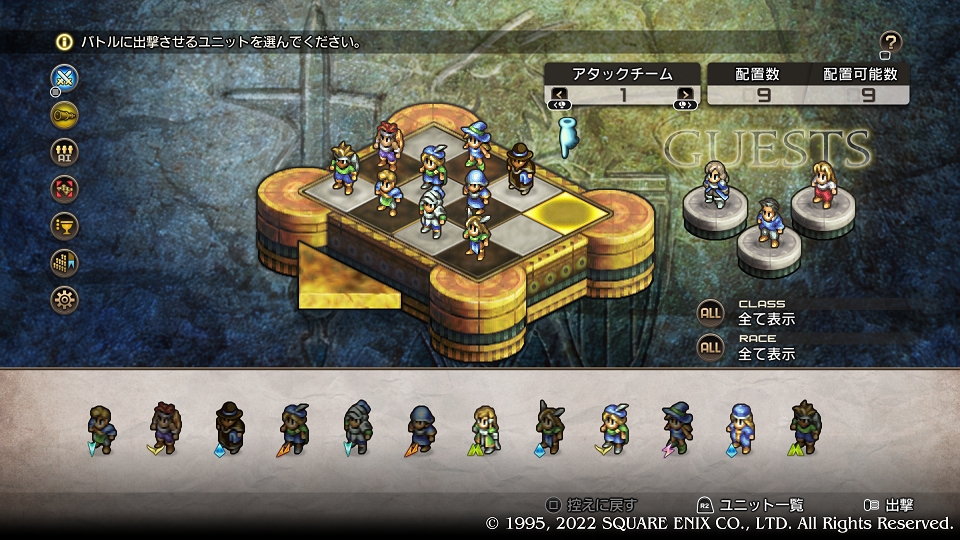Switch to next attack team with right arrow
The width and height of the screenshot is (960, 540).
[685, 95]
